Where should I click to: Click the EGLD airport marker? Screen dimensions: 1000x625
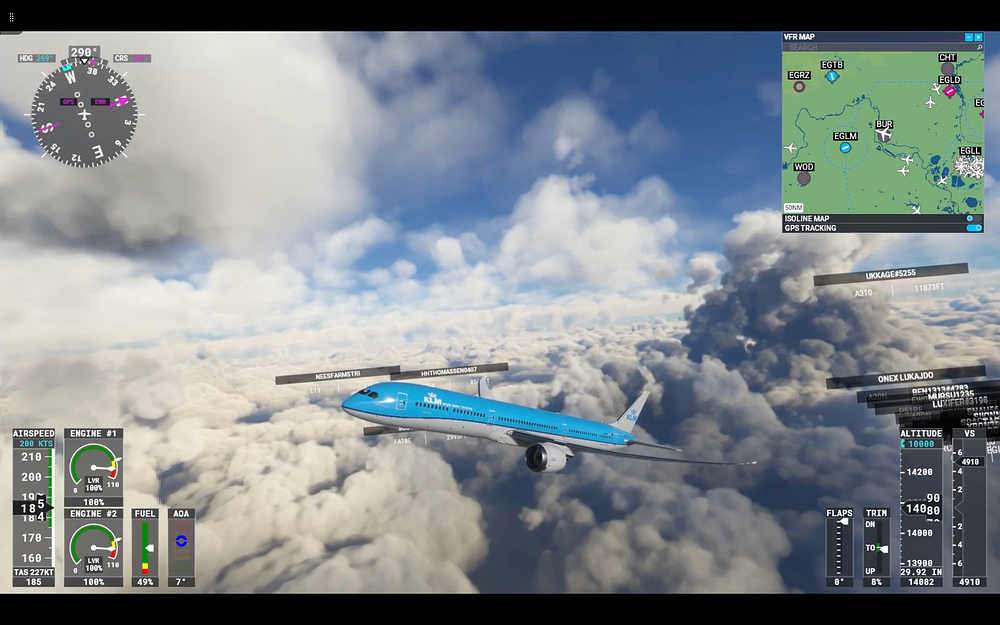(x=949, y=91)
